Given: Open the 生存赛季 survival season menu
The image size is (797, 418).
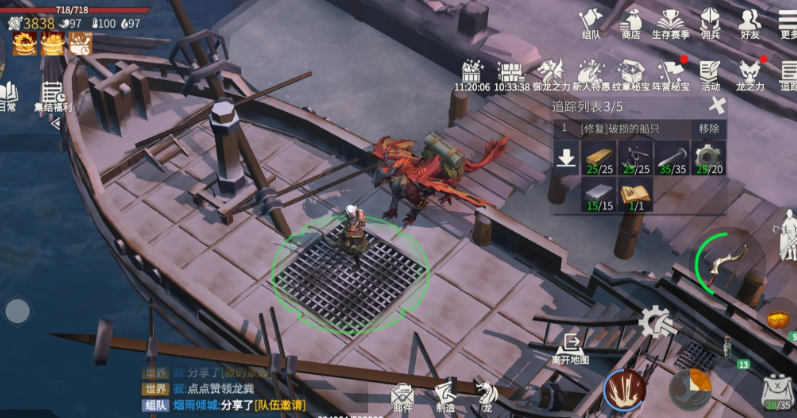Looking at the screenshot, I should (670, 22).
